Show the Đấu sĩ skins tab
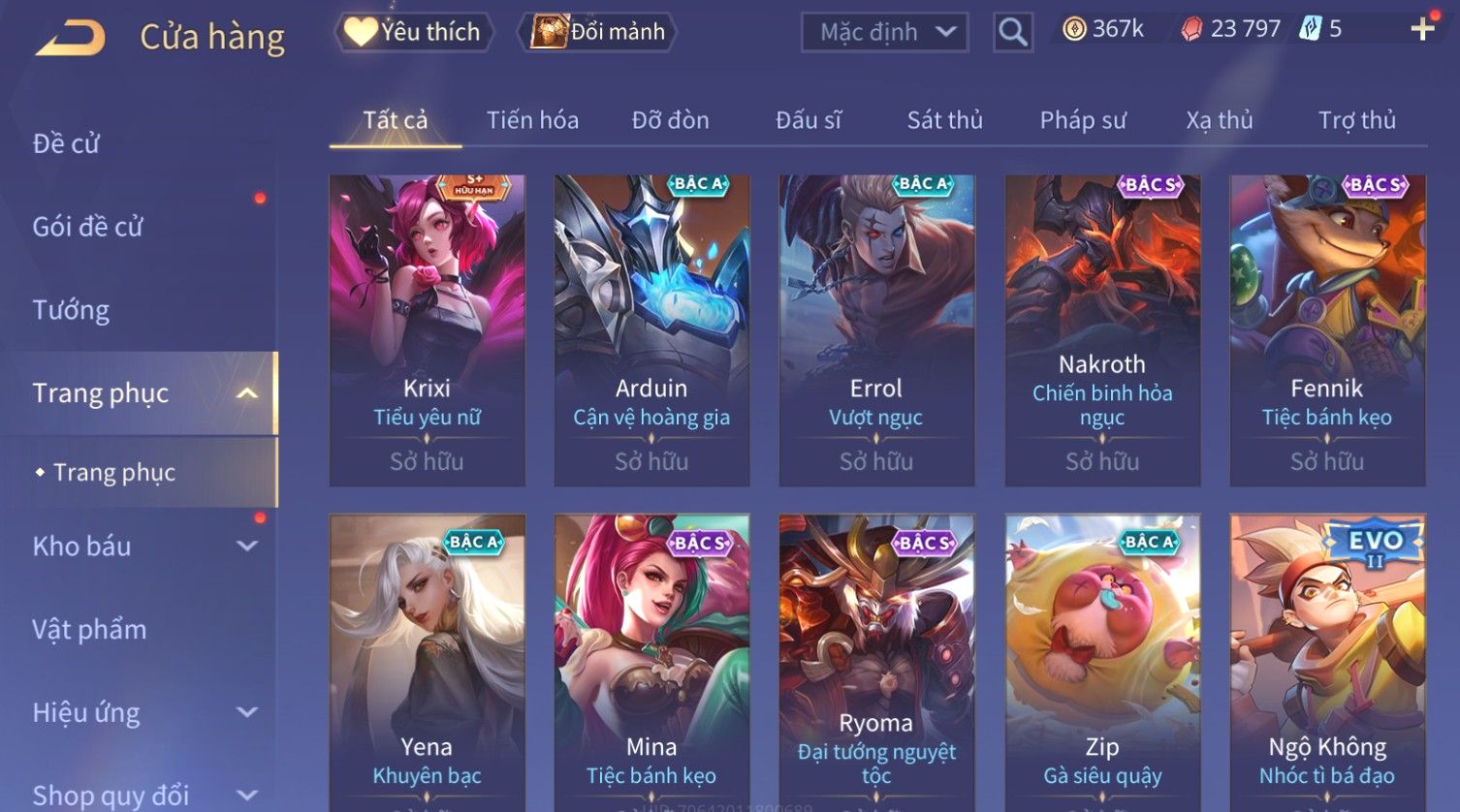1460x812 pixels. tap(809, 120)
